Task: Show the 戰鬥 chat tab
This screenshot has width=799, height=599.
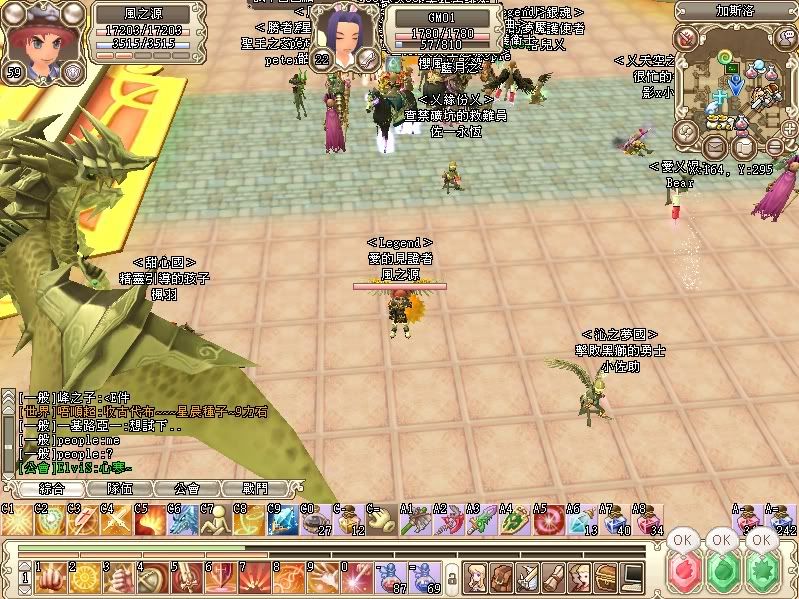Action: [254, 489]
